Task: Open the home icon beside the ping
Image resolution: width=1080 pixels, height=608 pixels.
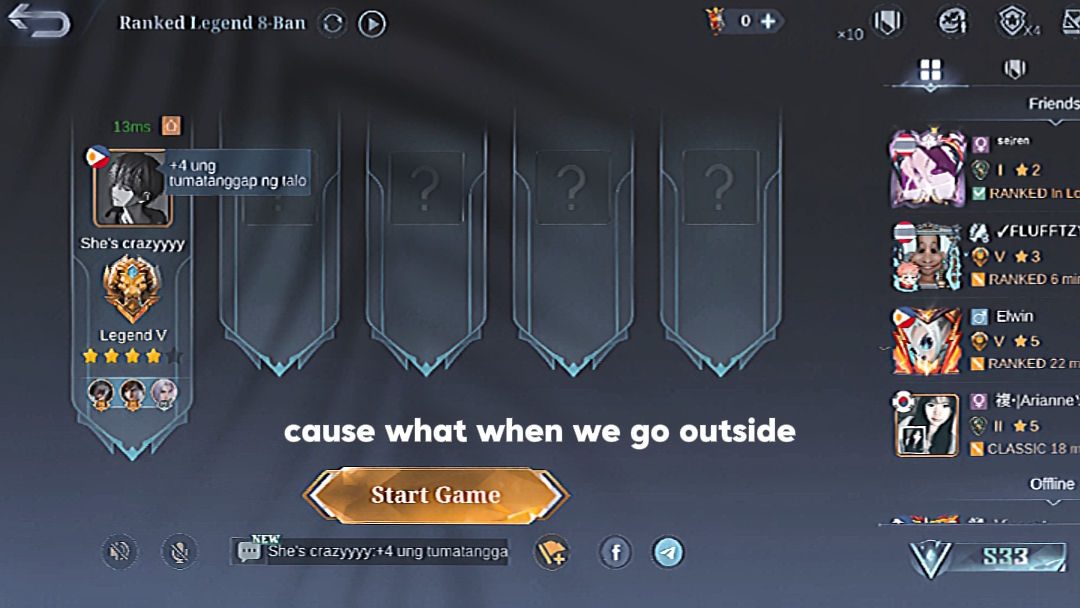Action: tap(171, 126)
